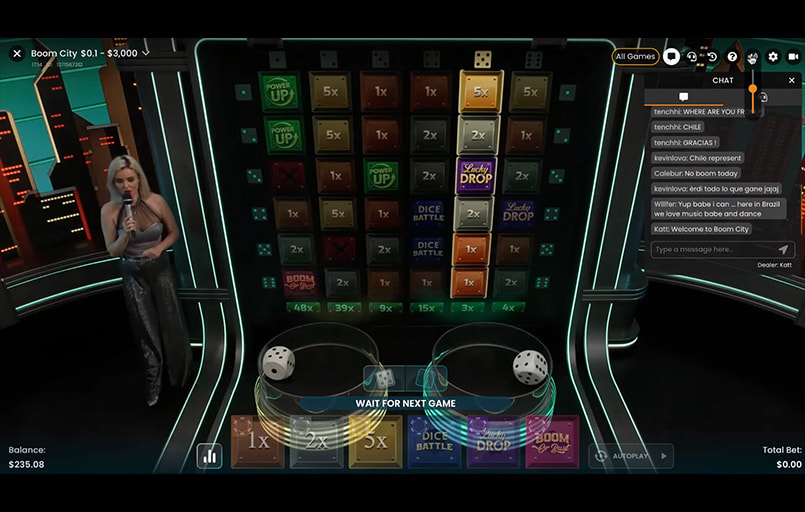805x512 pixels.
Task: Open the help question-mark icon
Action: [732, 57]
